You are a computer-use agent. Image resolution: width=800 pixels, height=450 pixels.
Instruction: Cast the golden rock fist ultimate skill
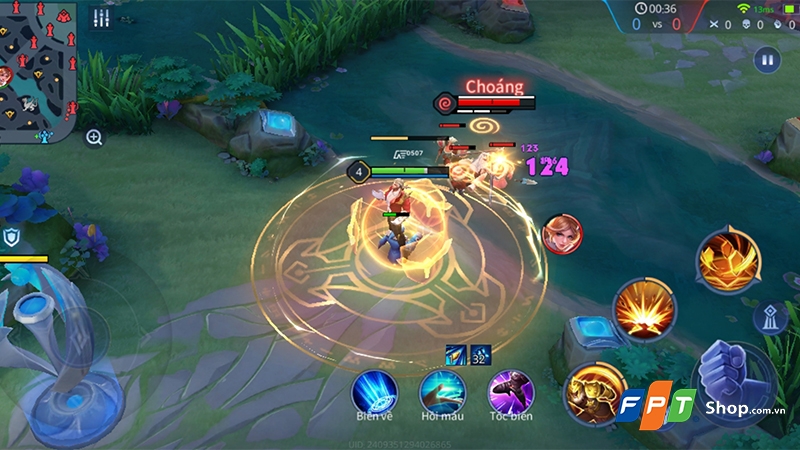coord(727,260)
